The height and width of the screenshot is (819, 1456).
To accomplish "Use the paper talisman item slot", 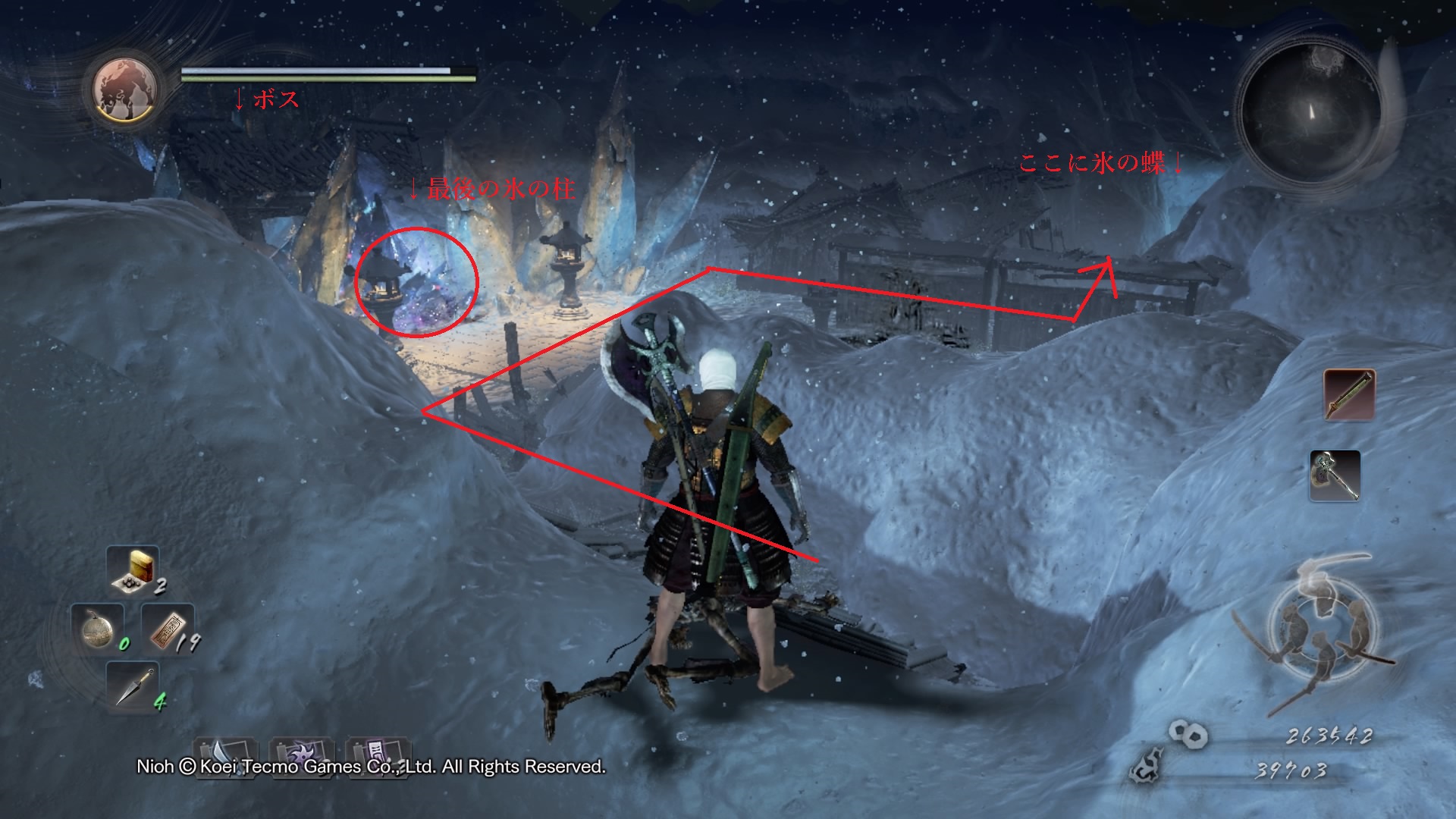I will [x=168, y=629].
